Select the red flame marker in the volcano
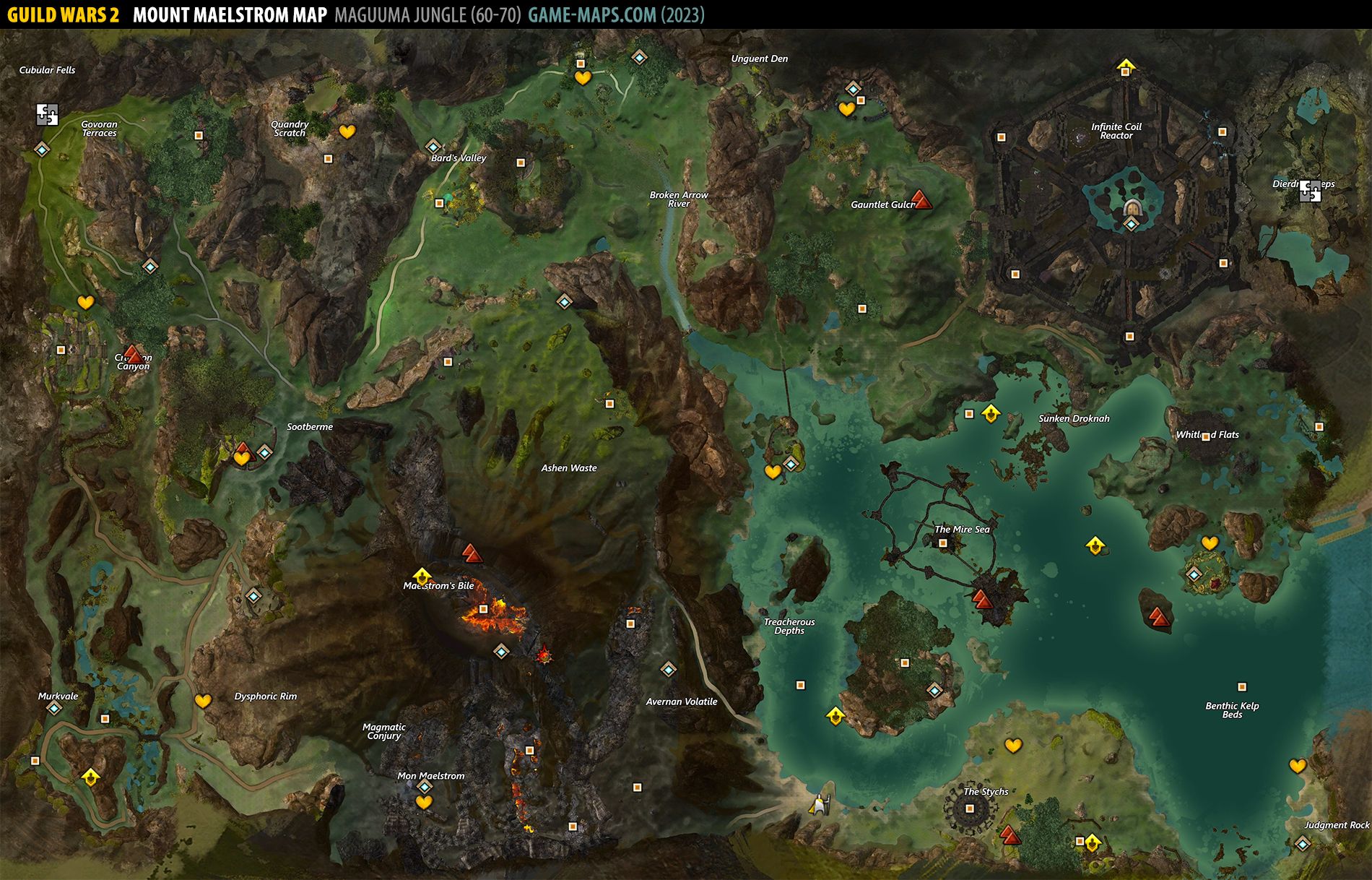This screenshot has height=880, width=1372. 544,655
